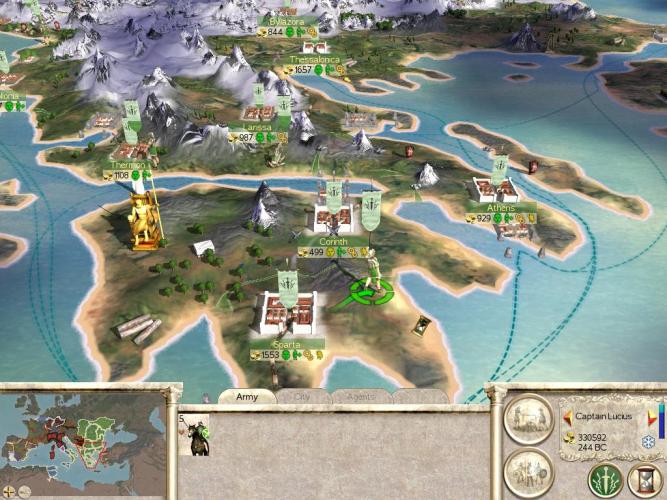Zoom in the minimap with the plus button
The height and width of the screenshot is (500, 667).
point(7,492)
